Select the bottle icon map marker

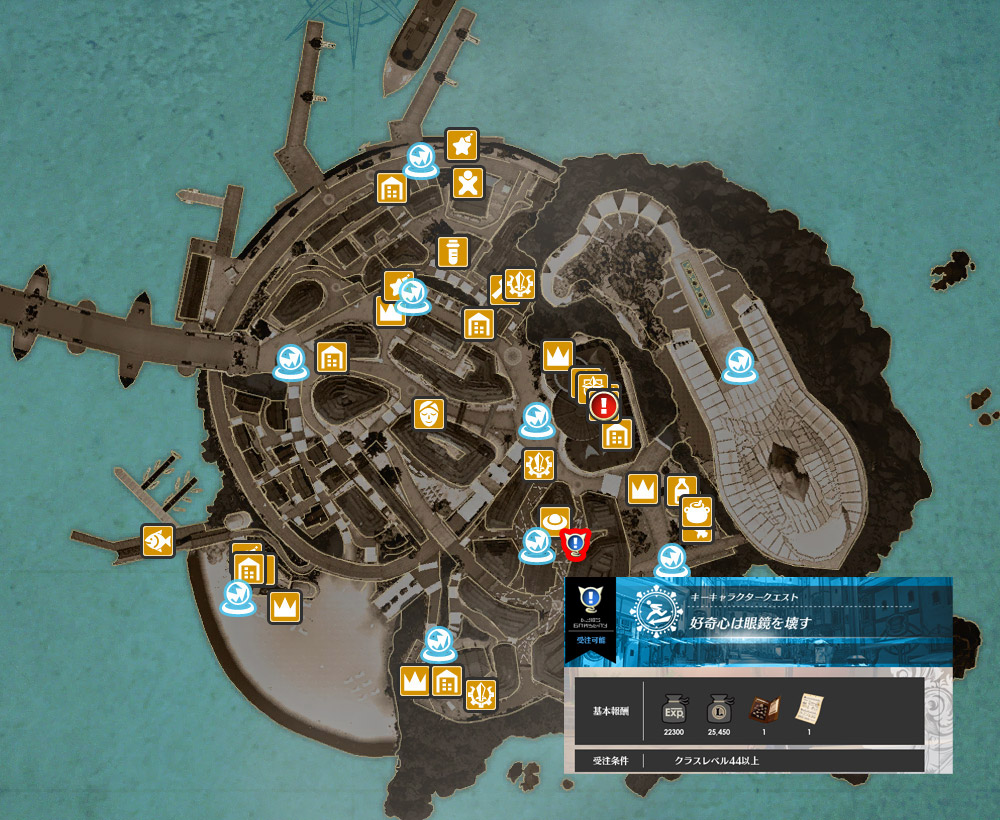(680, 489)
